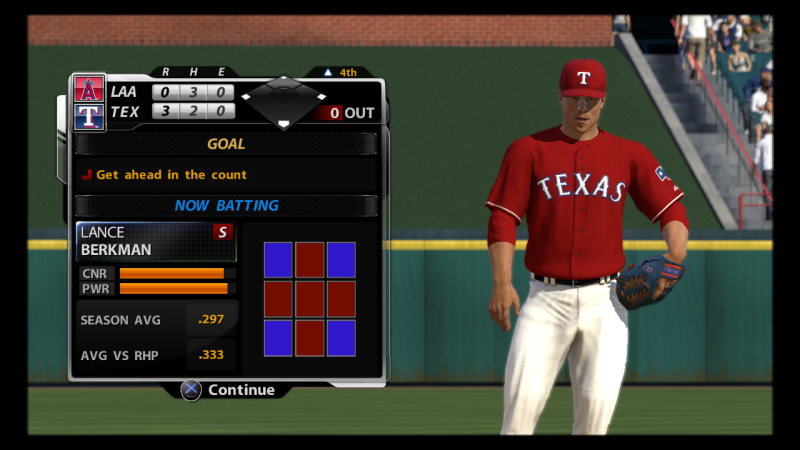
Task: Click the Rangers team logo on the scoreboard
Action: [89, 116]
